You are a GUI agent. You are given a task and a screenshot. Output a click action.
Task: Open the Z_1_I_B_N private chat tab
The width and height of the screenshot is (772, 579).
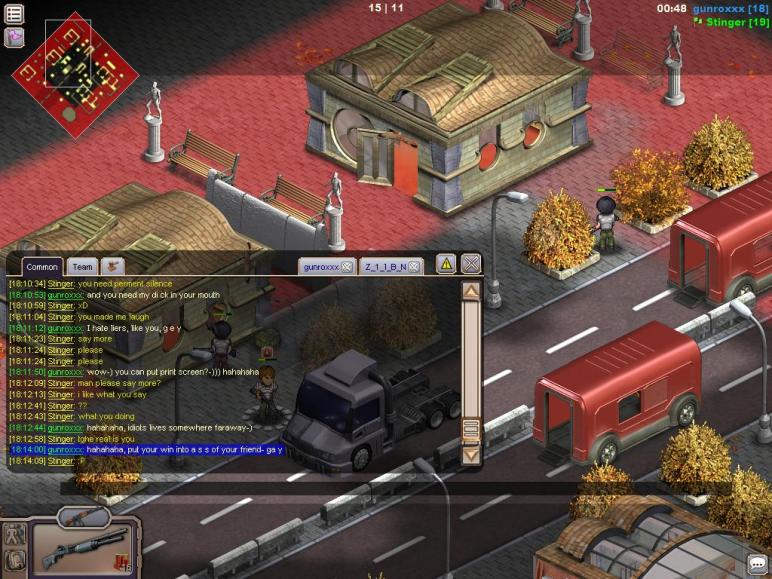coord(385,267)
